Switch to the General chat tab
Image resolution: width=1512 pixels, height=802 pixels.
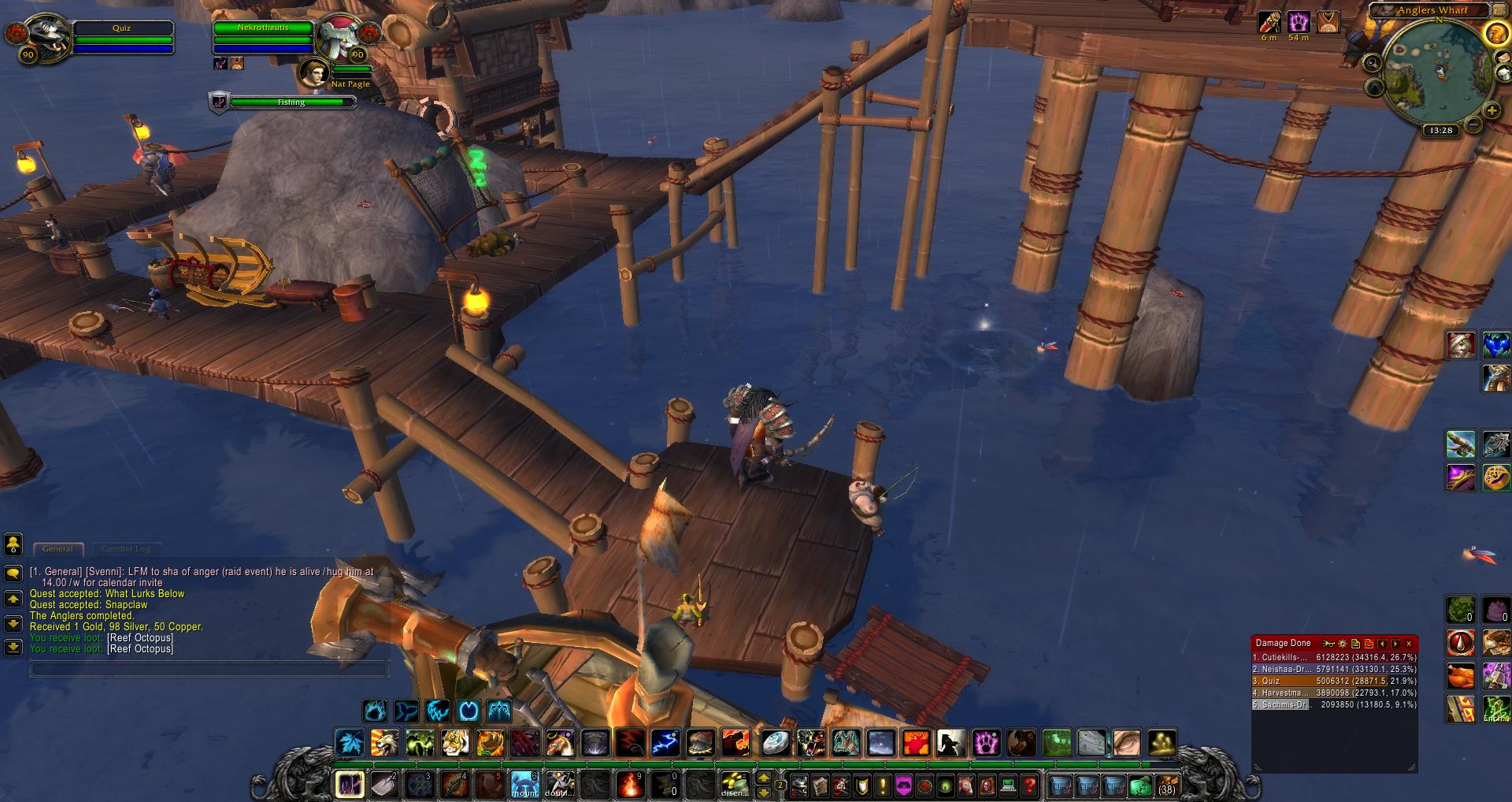pyautogui.click(x=57, y=548)
